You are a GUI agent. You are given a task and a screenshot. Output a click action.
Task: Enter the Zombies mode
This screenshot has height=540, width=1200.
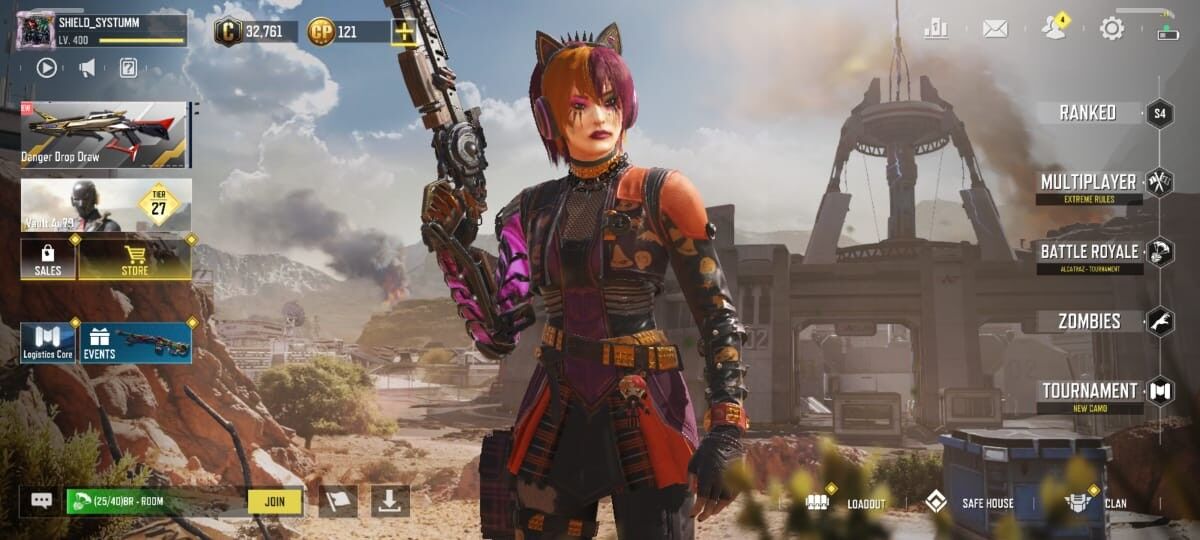coord(1090,322)
